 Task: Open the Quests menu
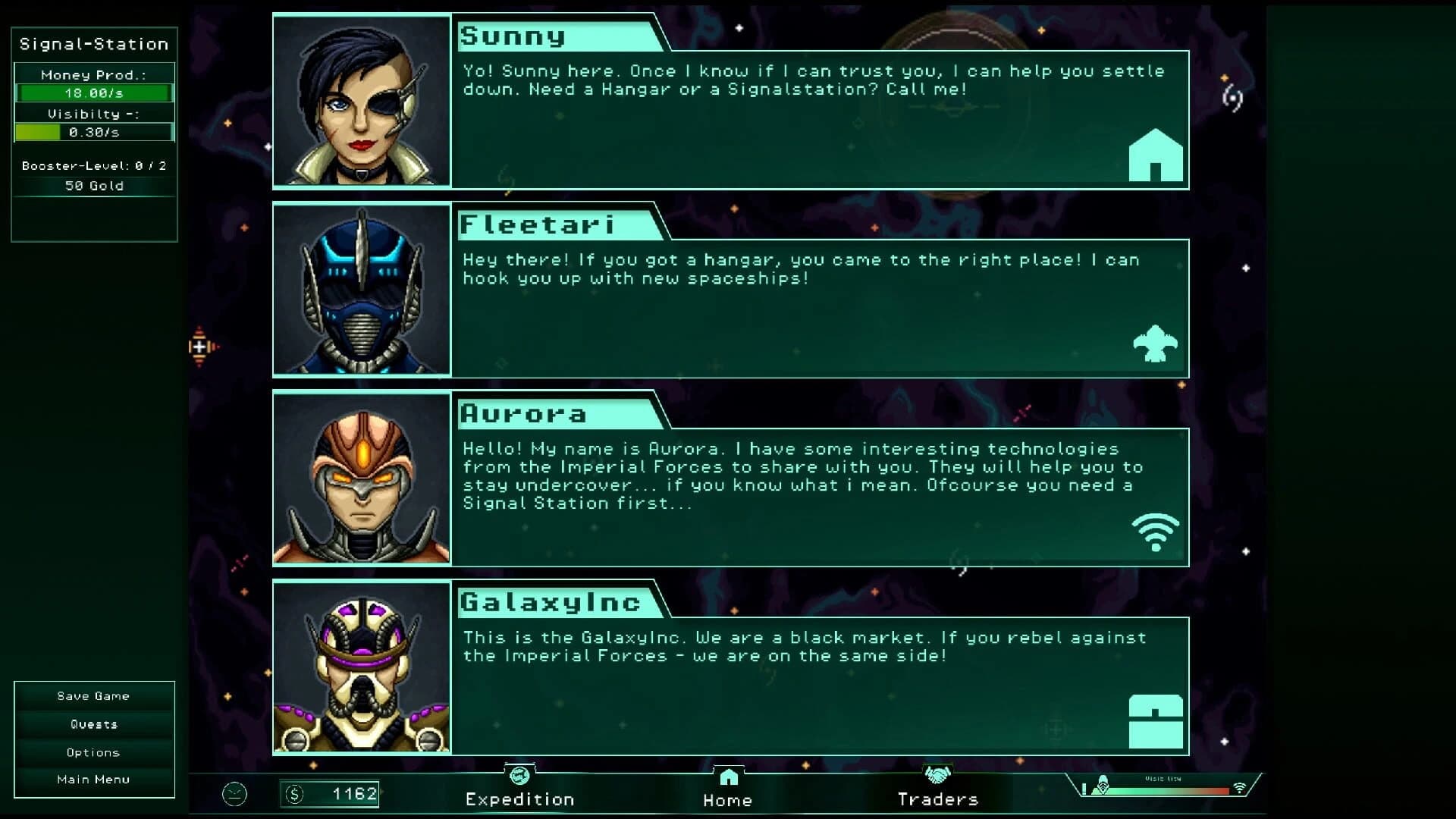pos(93,723)
